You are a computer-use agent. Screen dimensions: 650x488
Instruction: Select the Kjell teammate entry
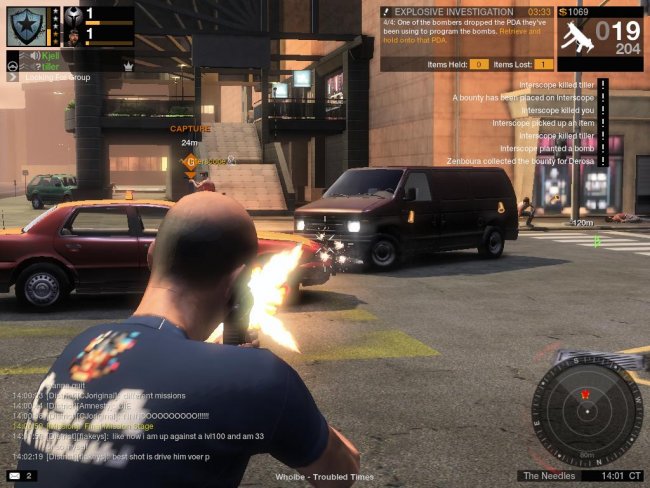point(43,56)
